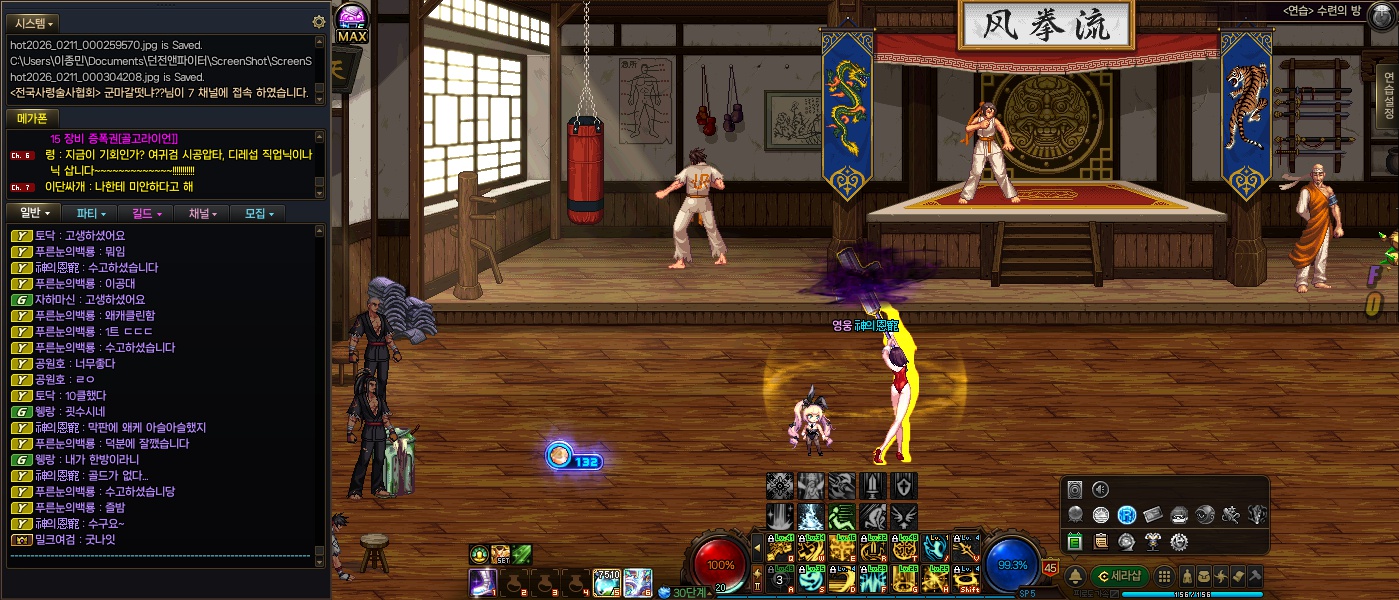This screenshot has height=600, width=1399.
Task: Open chat settings gear icon
Action: pos(319,22)
